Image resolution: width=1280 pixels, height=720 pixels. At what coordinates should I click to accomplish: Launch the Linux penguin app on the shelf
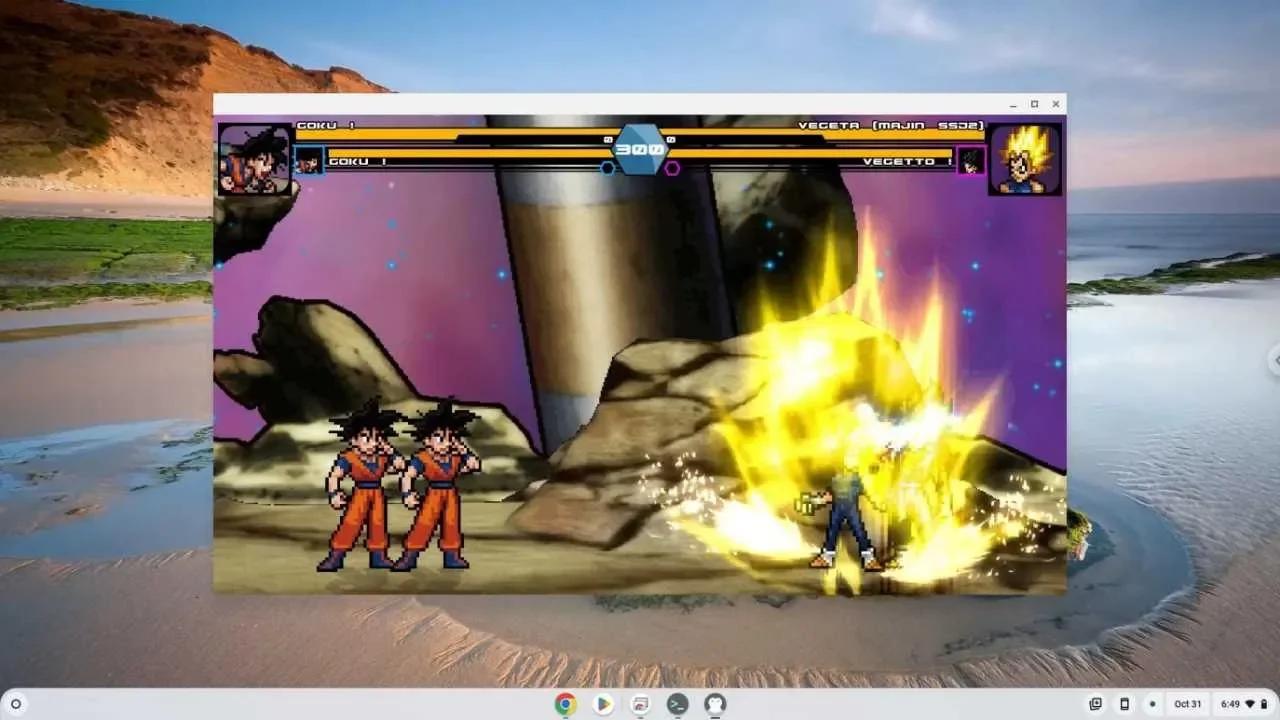[x=713, y=704]
